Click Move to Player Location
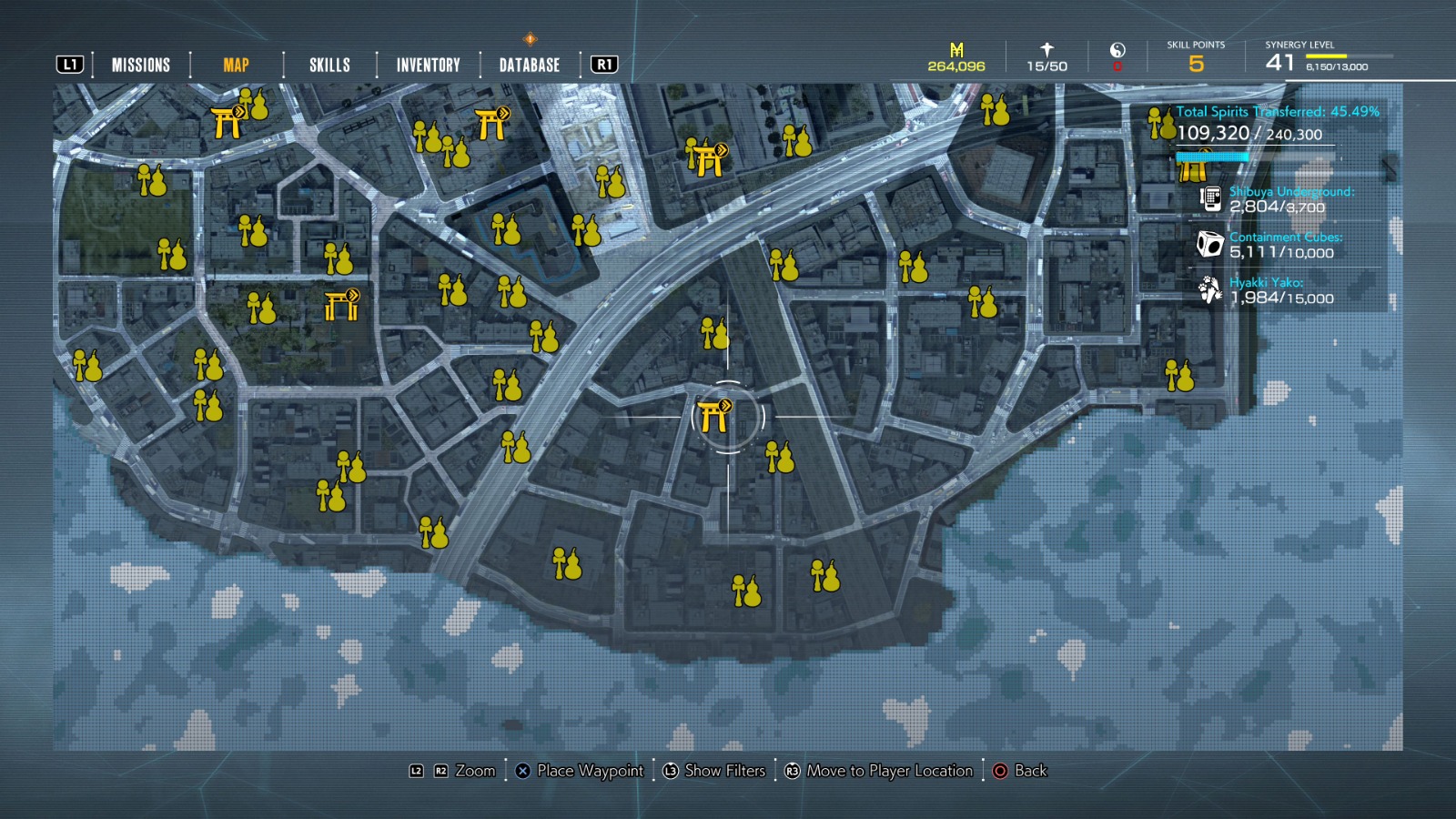 point(879,771)
